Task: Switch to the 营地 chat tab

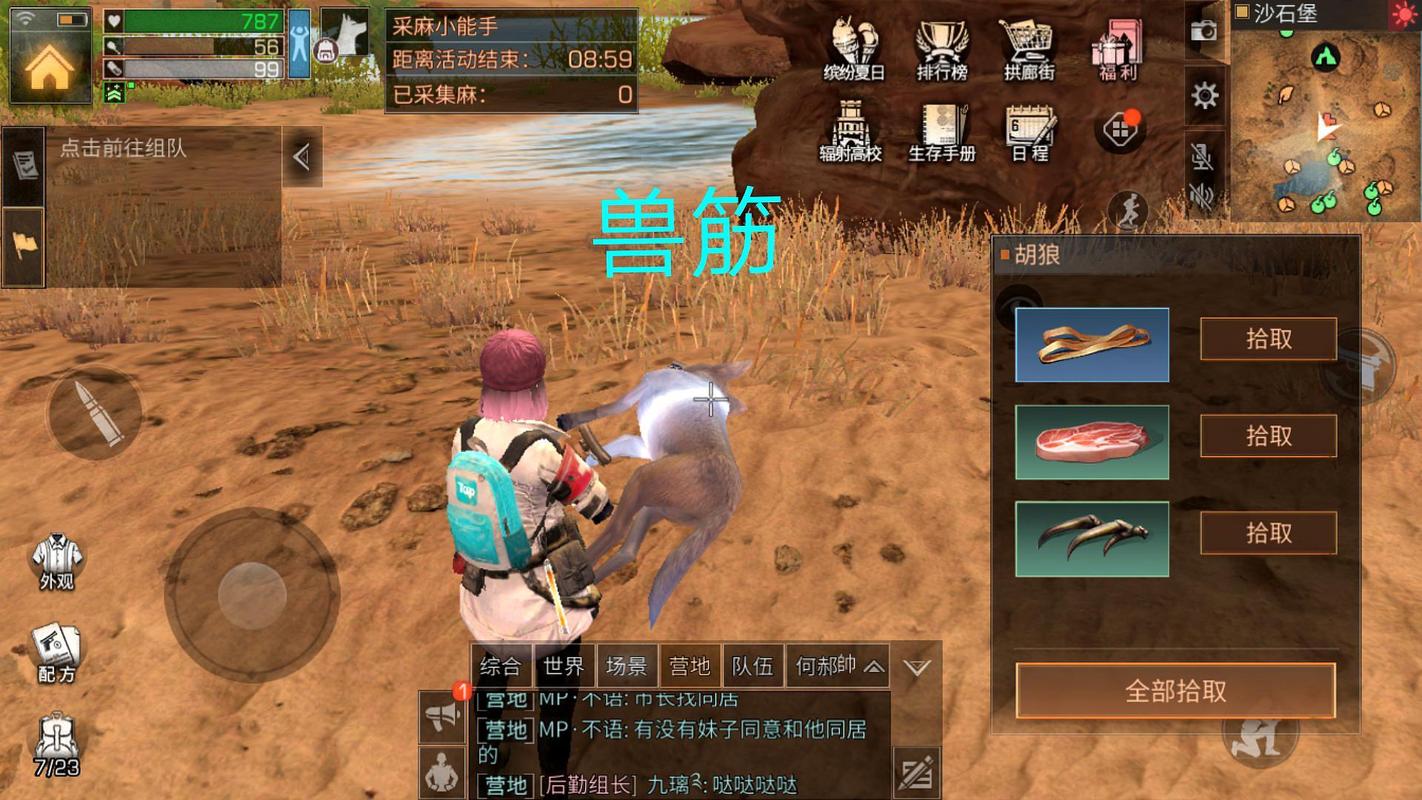Action: point(690,663)
